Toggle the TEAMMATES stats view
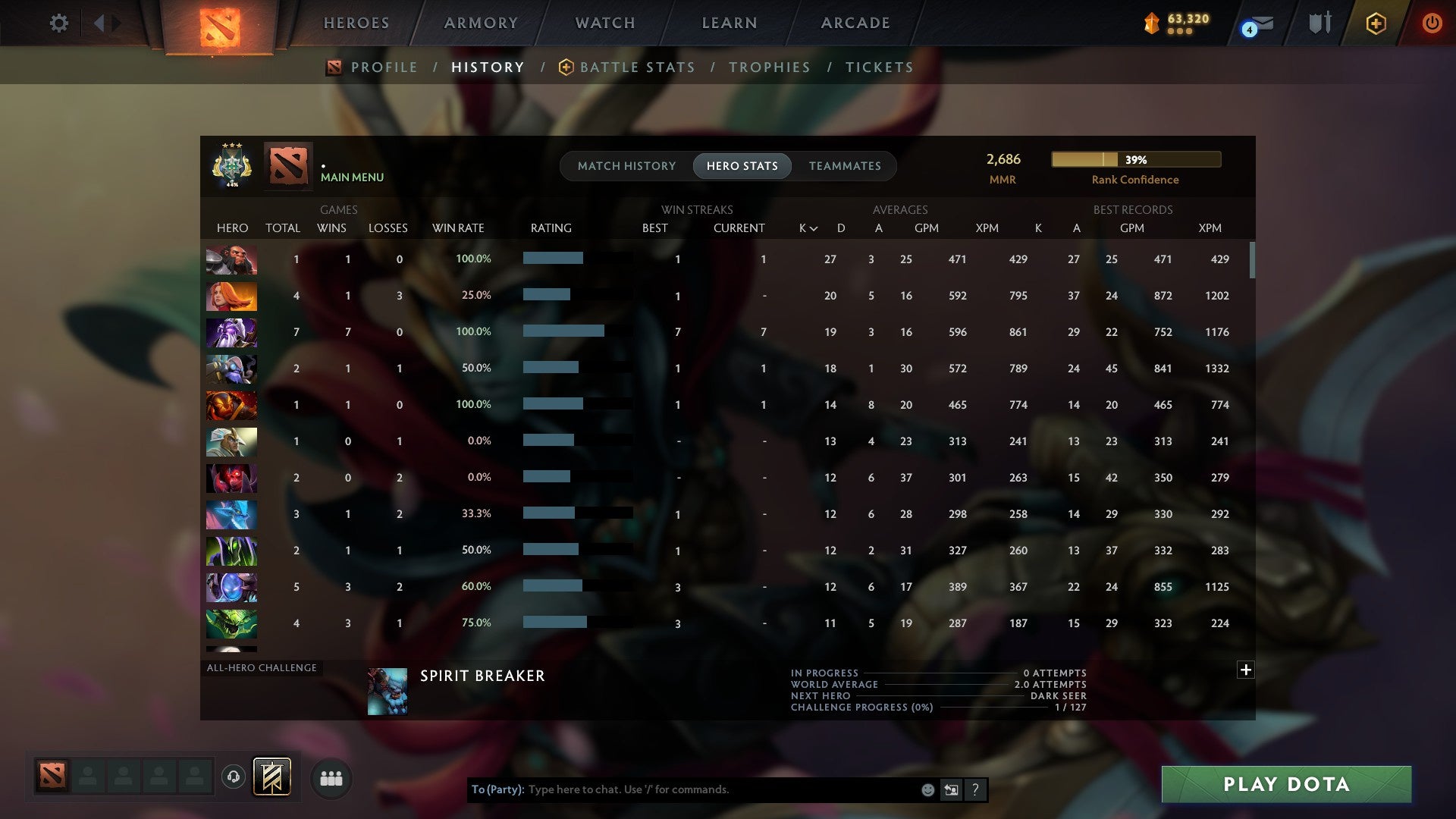This screenshot has height=819, width=1456. coord(844,165)
